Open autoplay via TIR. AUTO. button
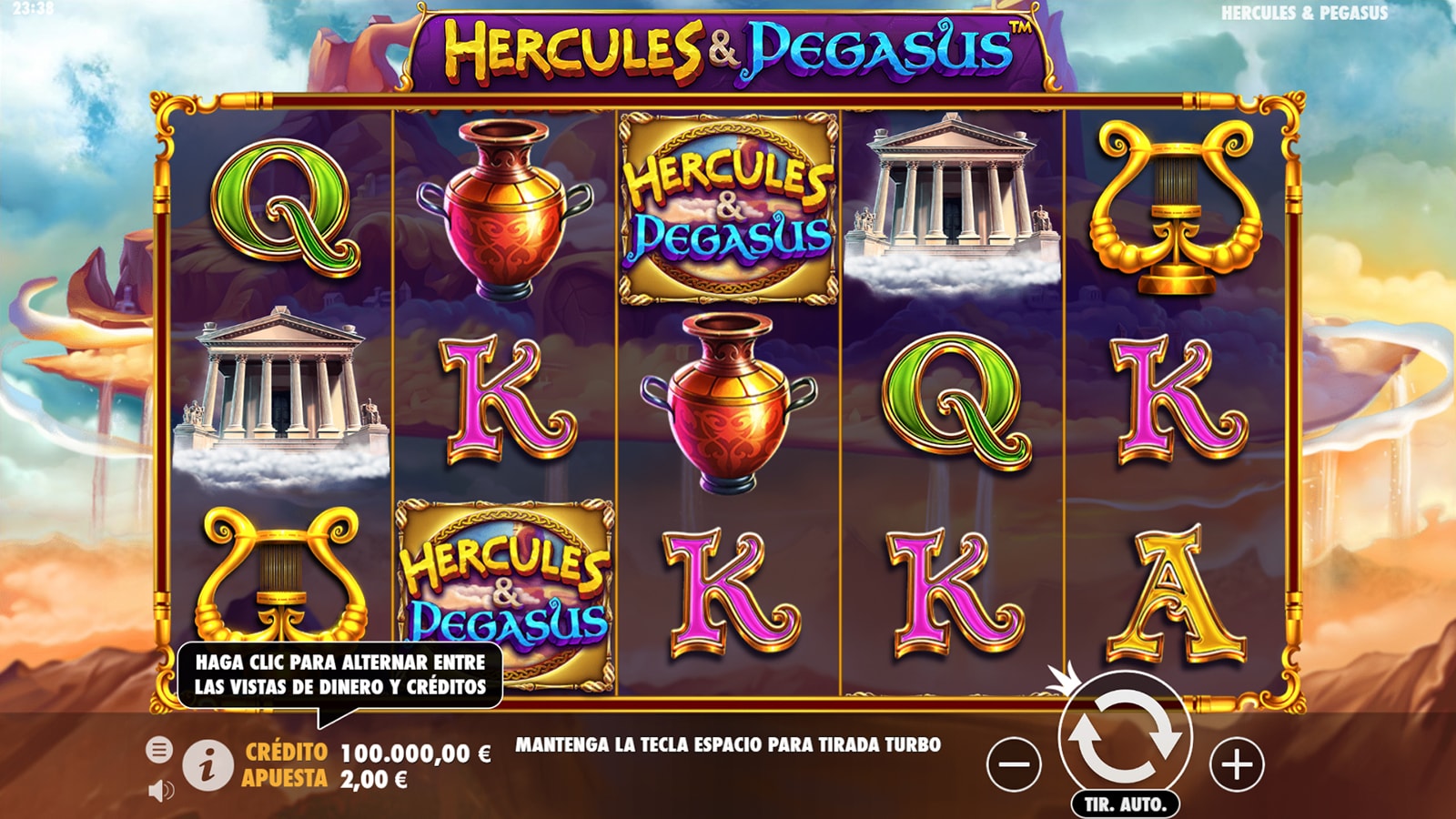1456x819 pixels. [1125, 804]
